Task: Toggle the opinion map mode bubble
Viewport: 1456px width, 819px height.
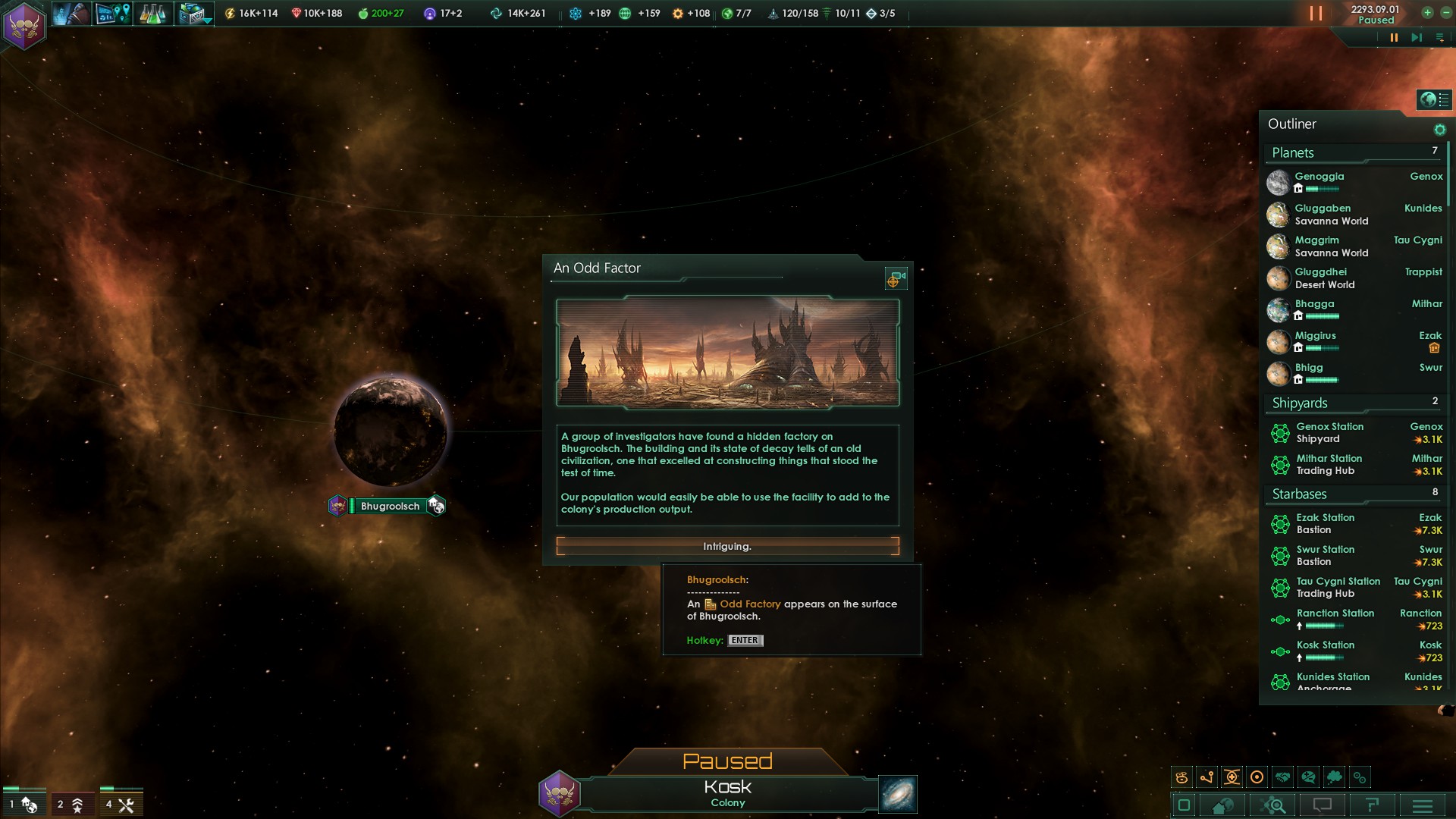Action: coord(1307,777)
